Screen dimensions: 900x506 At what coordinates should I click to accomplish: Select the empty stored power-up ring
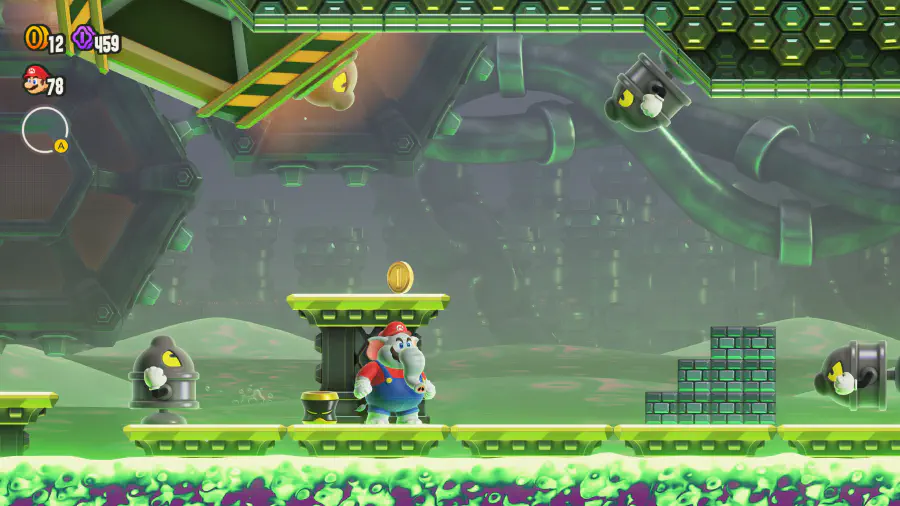(45, 130)
